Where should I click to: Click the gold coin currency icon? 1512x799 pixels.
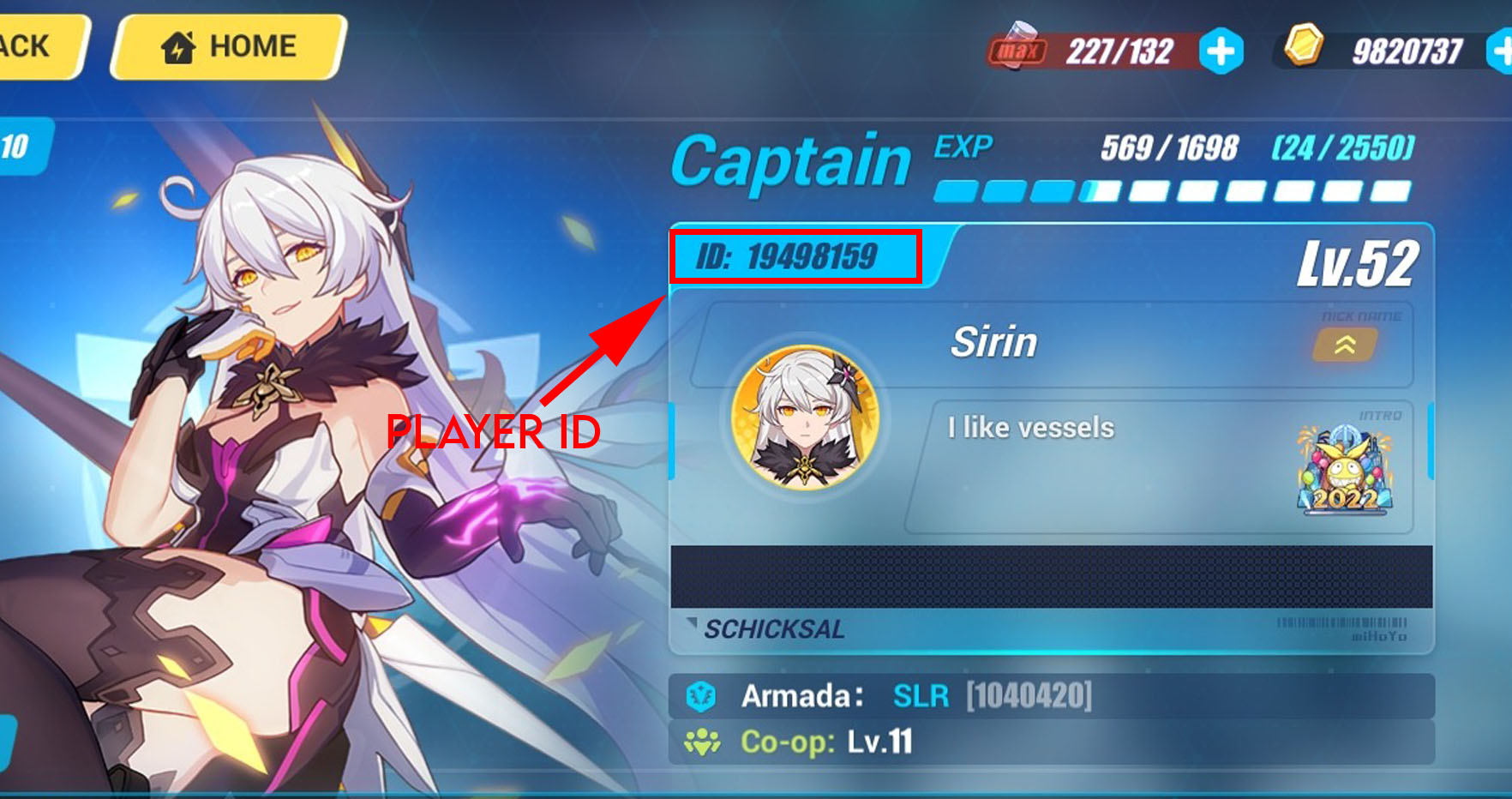tap(1303, 46)
